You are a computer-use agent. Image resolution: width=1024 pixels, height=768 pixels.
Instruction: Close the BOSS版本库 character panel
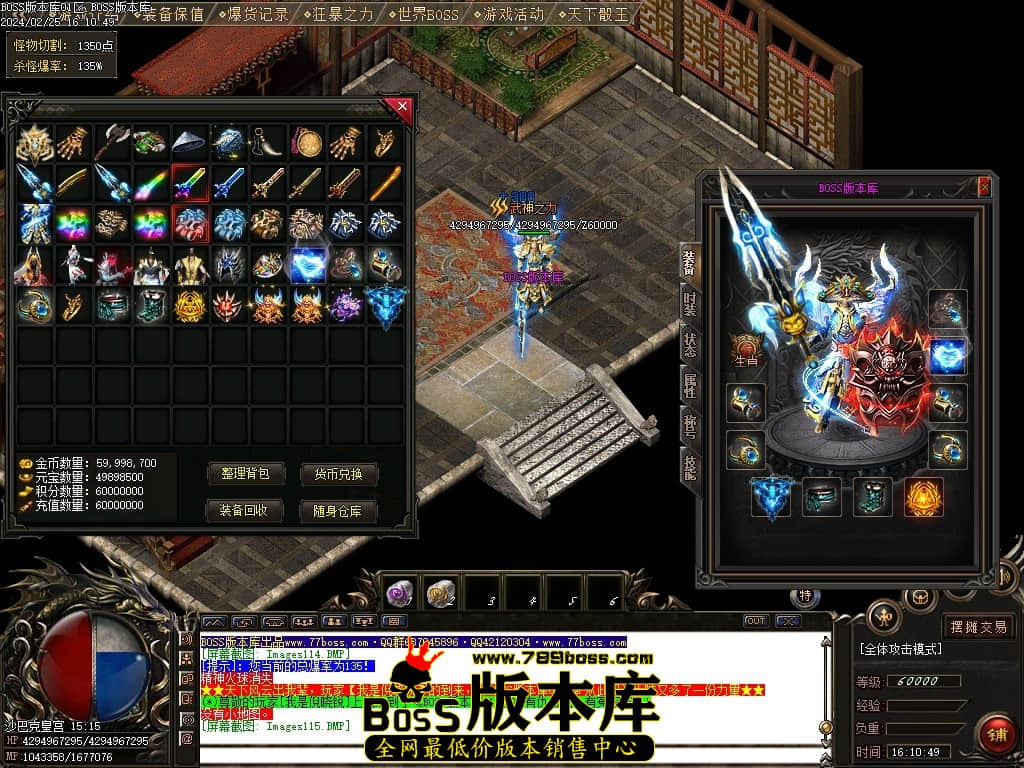[984, 187]
